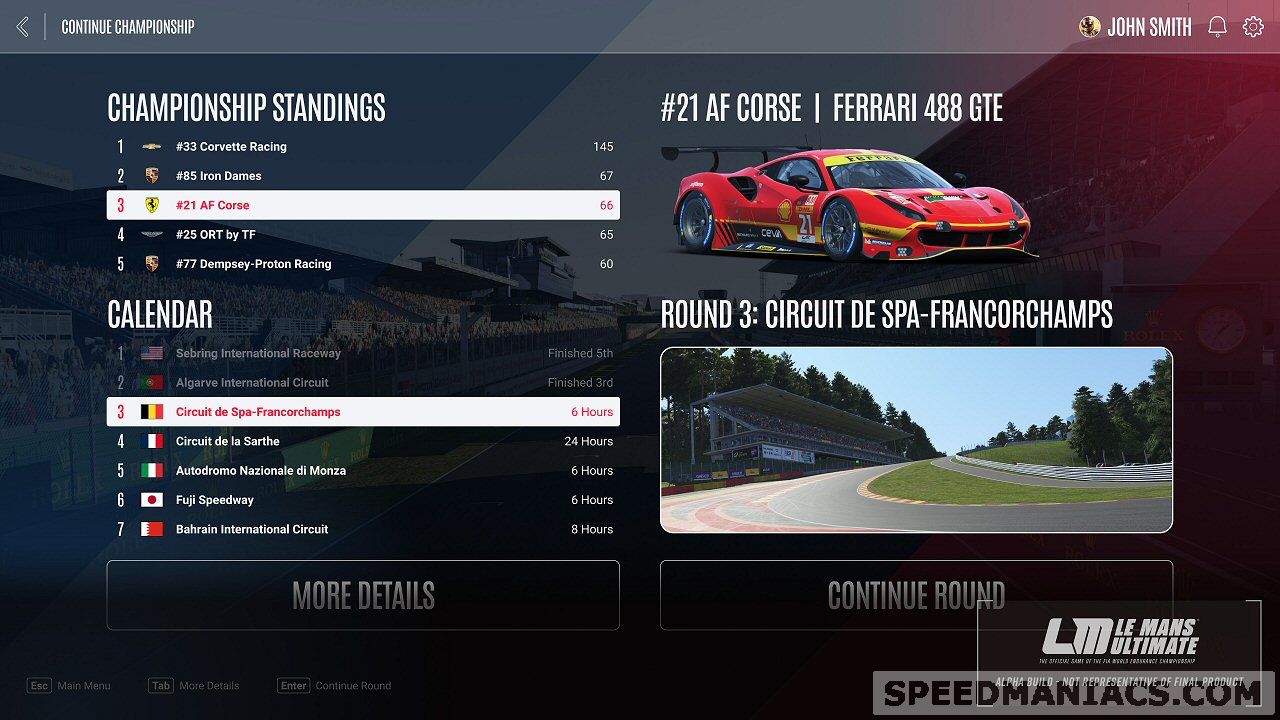Choose Bahrain International Circuit round
Screen dimensions: 1280x720
(362, 529)
